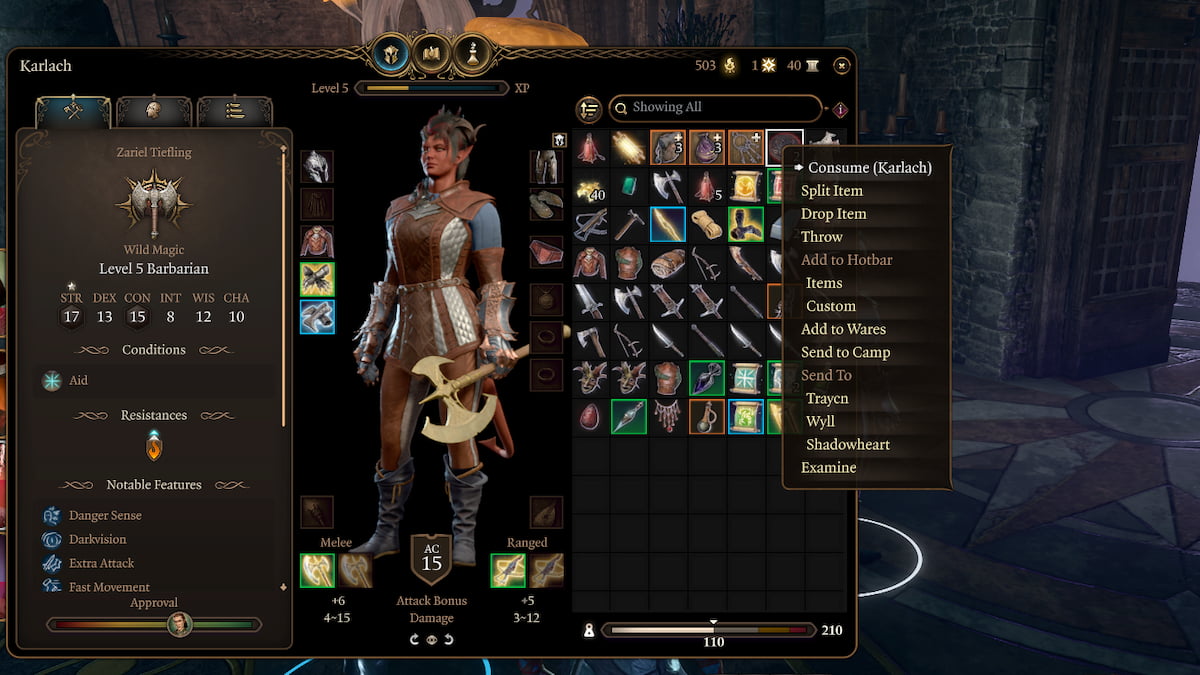
Task: Open the spellbook icon at the top
Action: click(x=431, y=53)
